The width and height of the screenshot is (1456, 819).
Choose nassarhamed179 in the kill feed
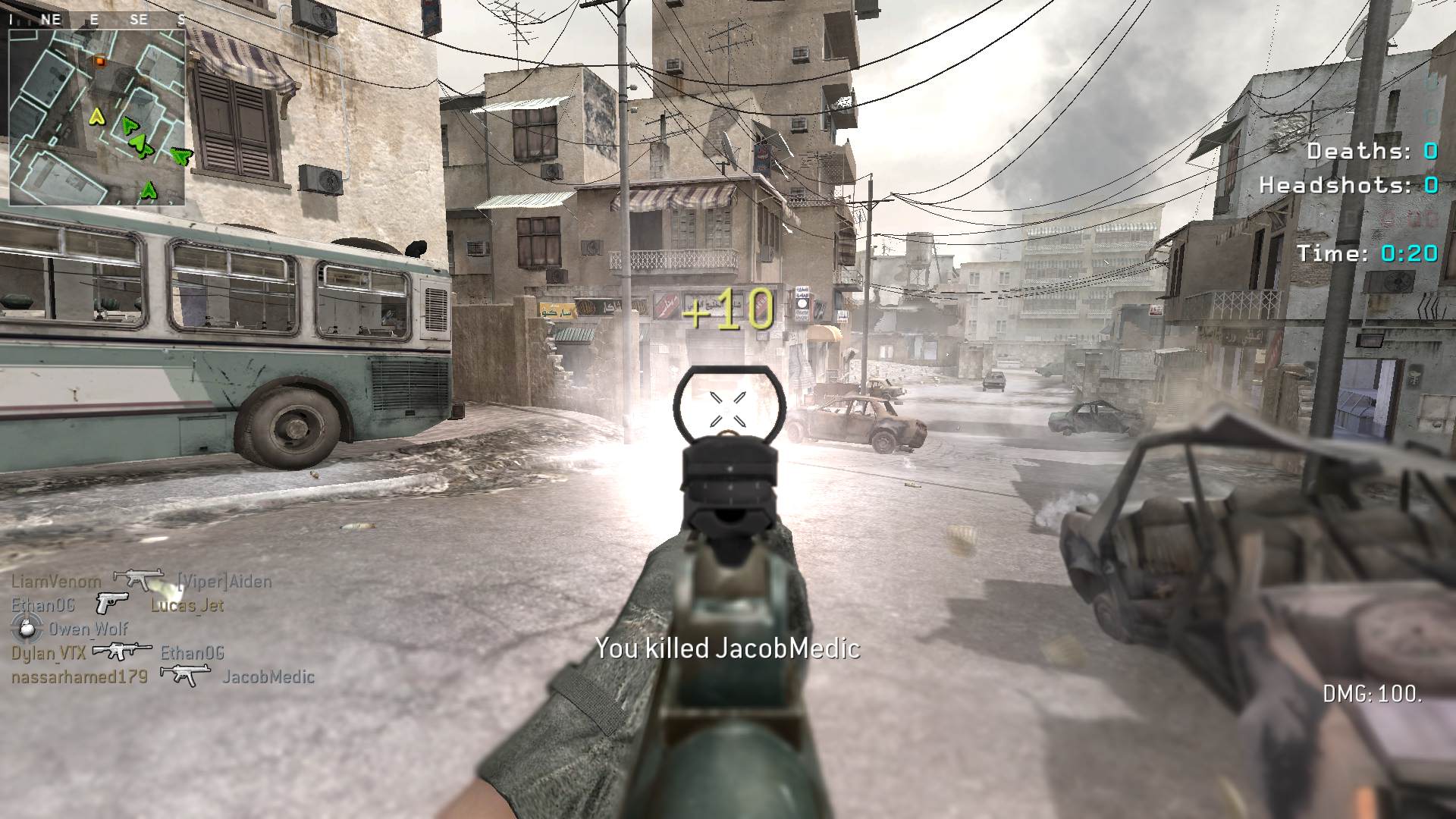coord(80,676)
